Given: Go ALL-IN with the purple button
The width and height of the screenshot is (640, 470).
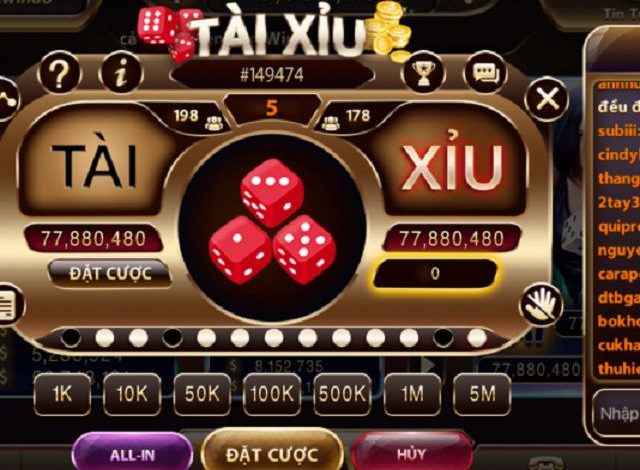Looking at the screenshot, I should click(x=131, y=454).
